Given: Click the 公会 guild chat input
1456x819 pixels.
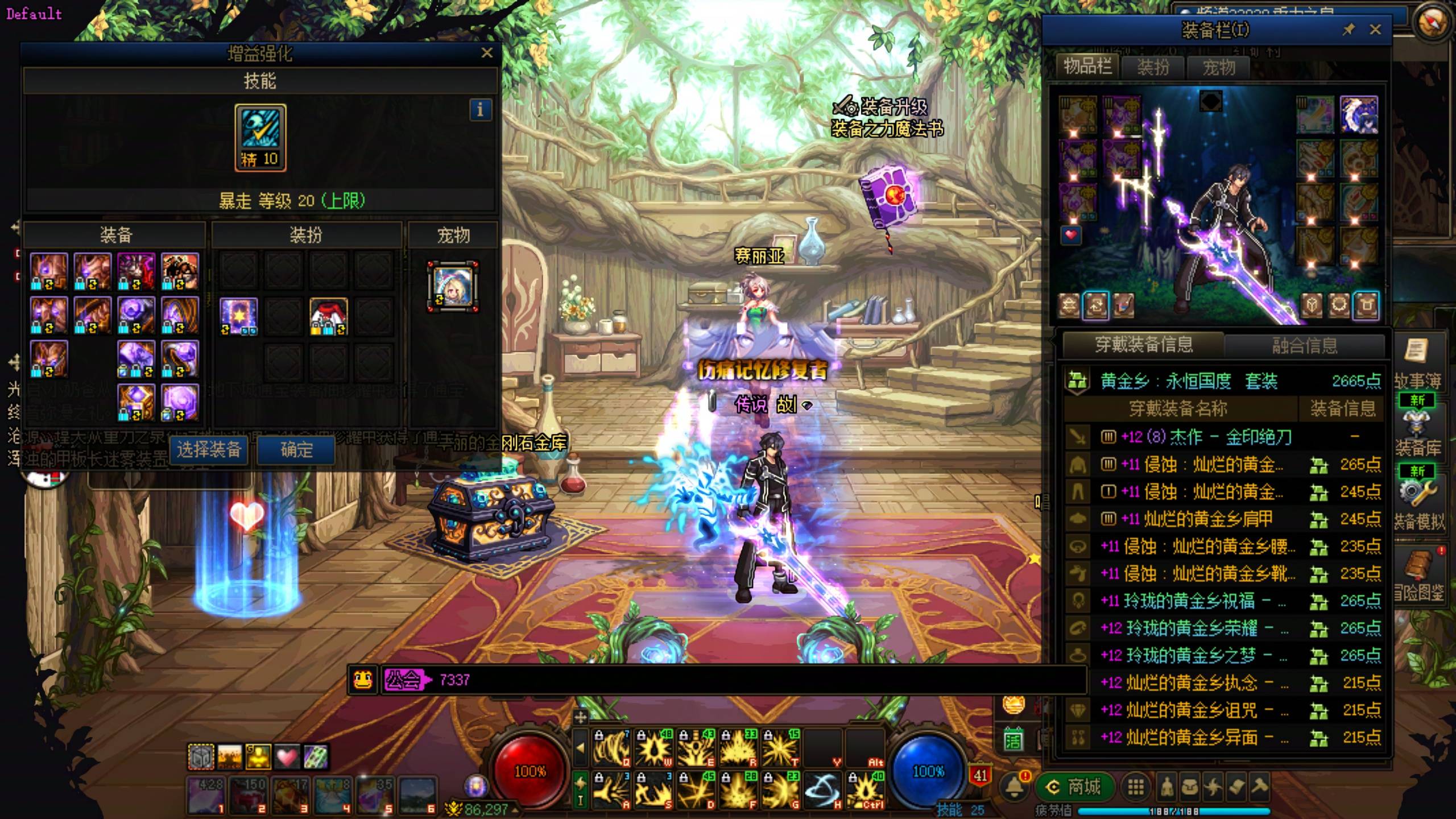Looking at the screenshot, I should click(739, 680).
